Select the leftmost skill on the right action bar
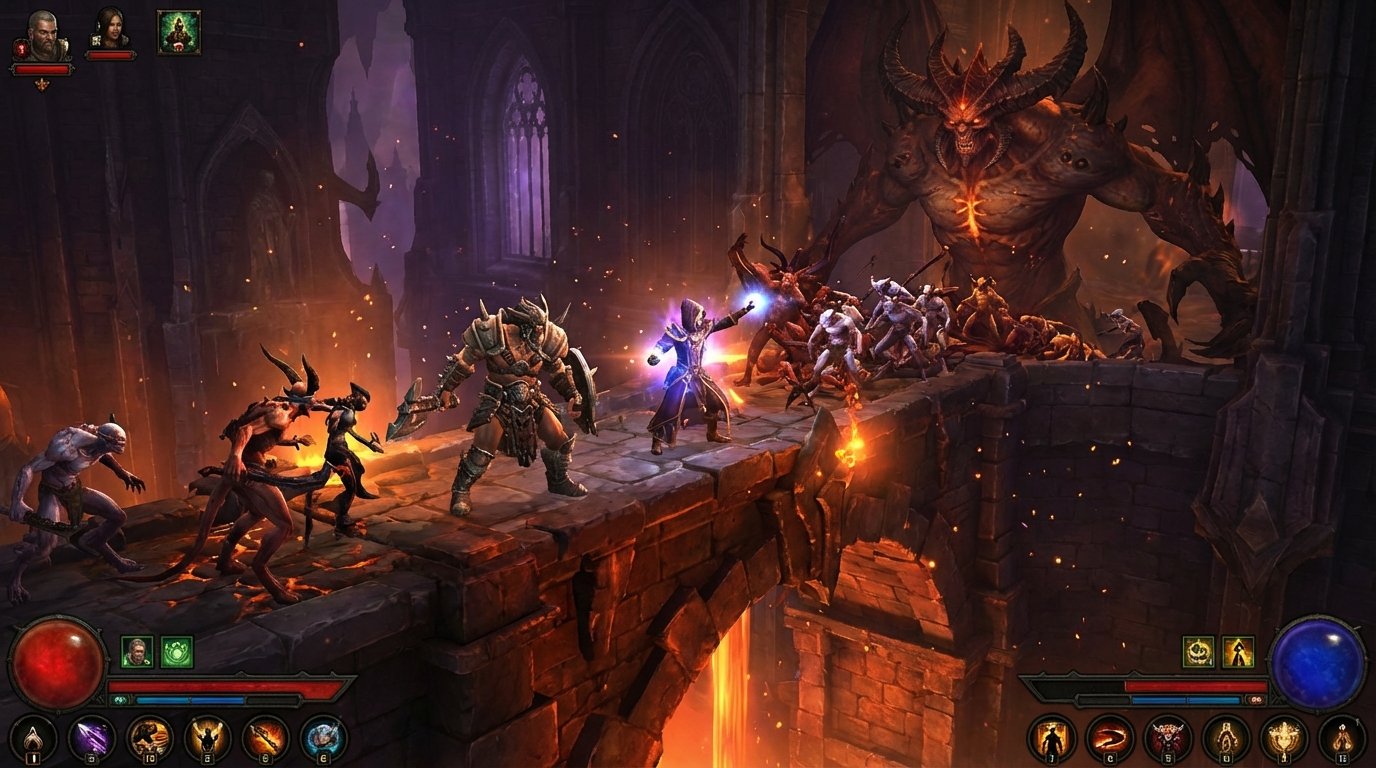Screen dimensions: 1376x768 click(x=1052, y=740)
